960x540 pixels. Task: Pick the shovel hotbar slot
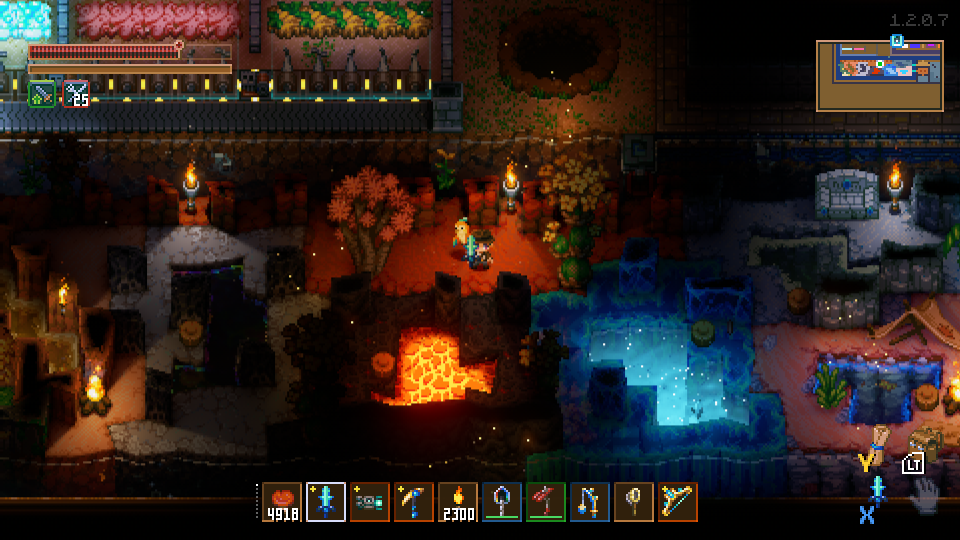(502, 502)
